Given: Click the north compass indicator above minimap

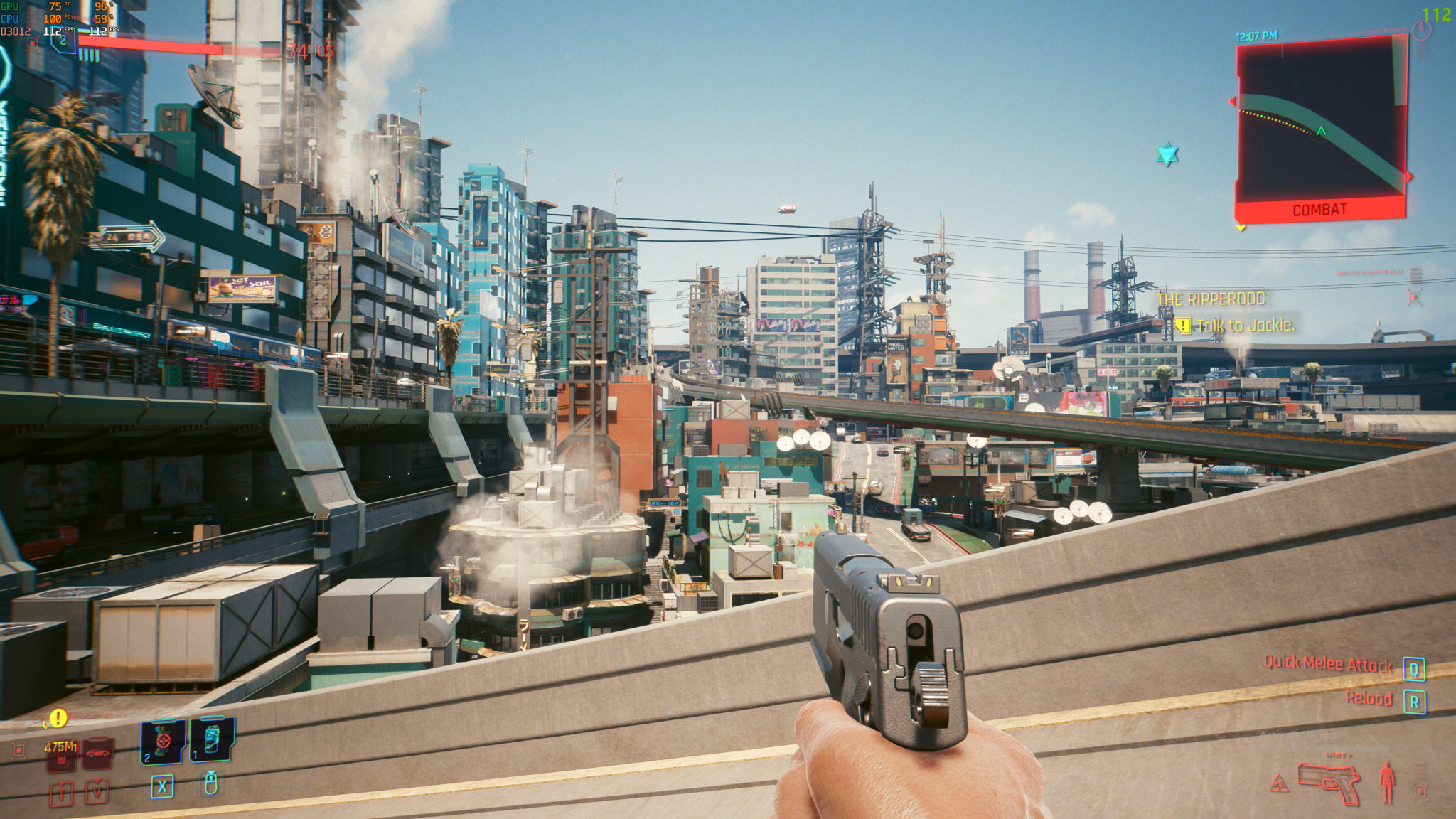Looking at the screenshot, I should coord(1421,30).
